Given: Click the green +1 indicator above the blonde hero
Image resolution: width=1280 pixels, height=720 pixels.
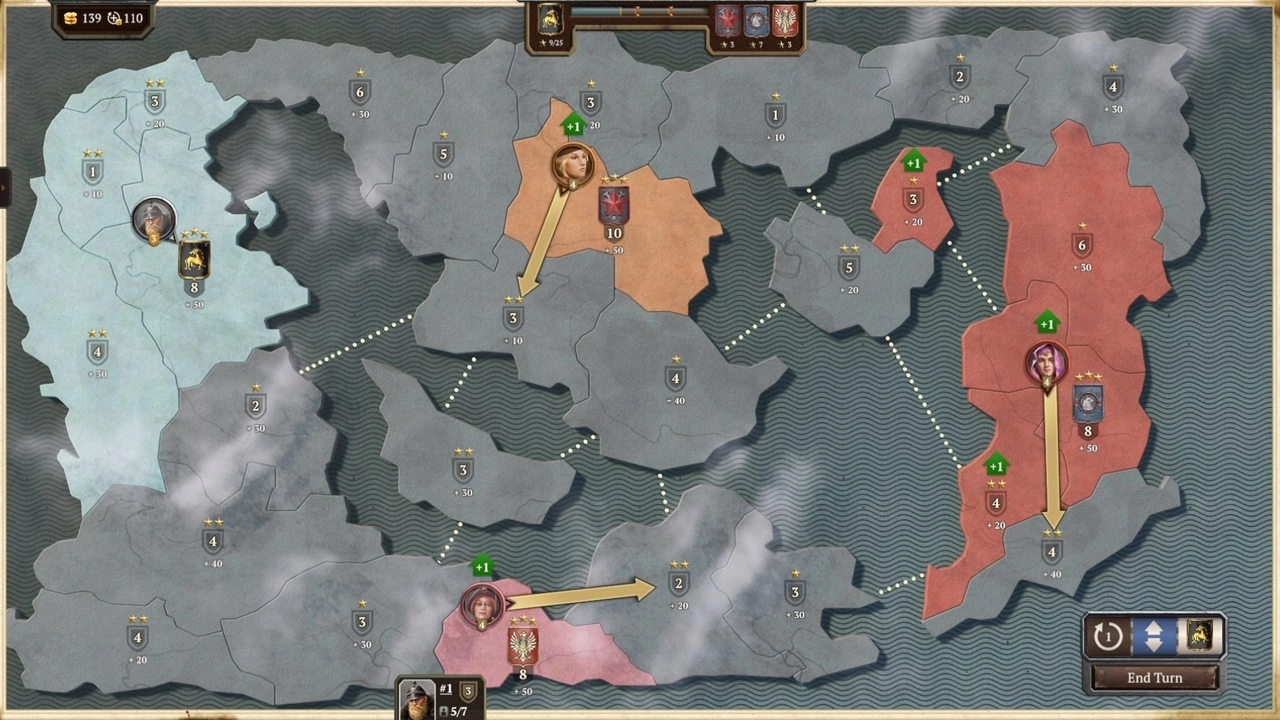Looking at the screenshot, I should pyautogui.click(x=572, y=126).
